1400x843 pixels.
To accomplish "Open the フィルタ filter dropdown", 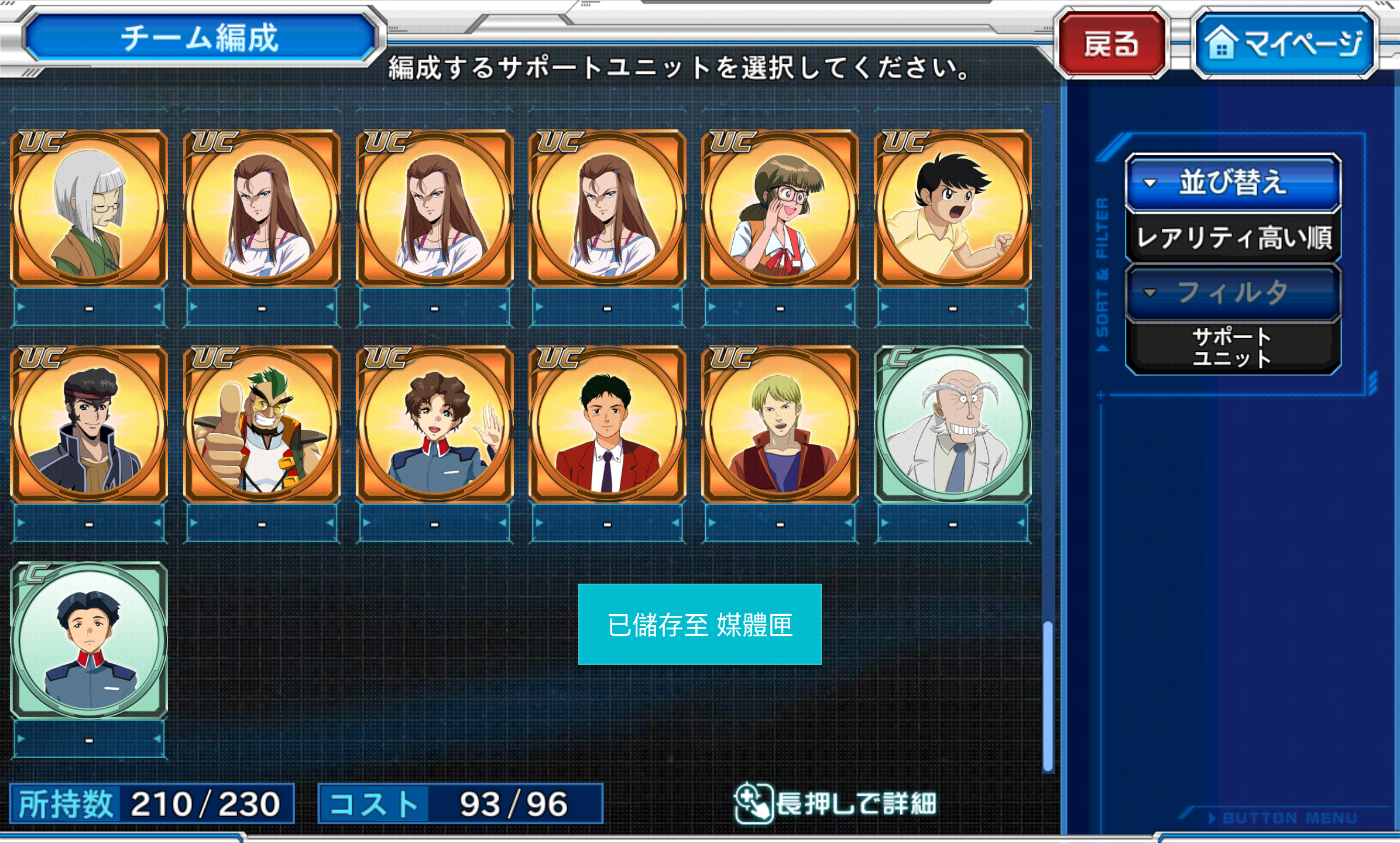I will coord(1233,292).
